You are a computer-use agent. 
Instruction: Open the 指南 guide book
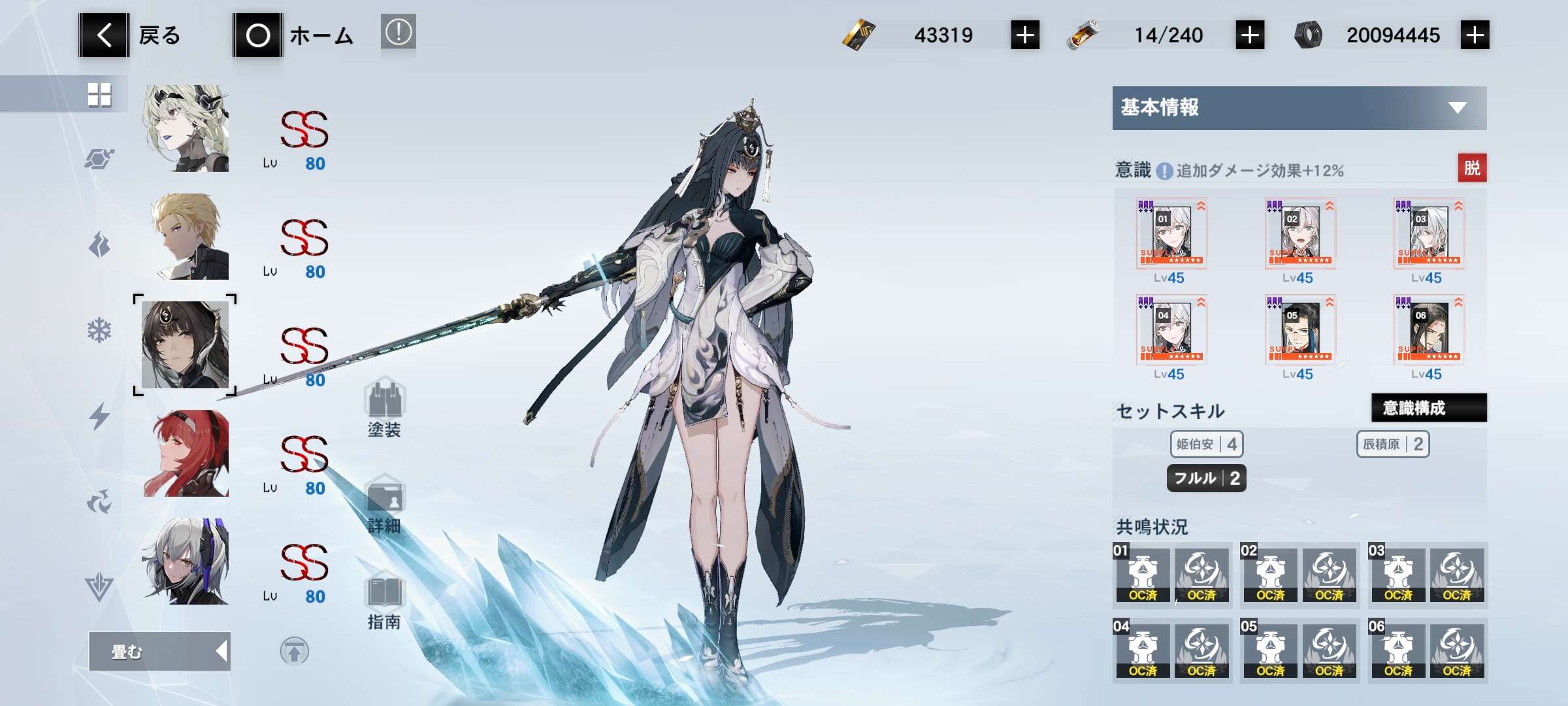385,601
